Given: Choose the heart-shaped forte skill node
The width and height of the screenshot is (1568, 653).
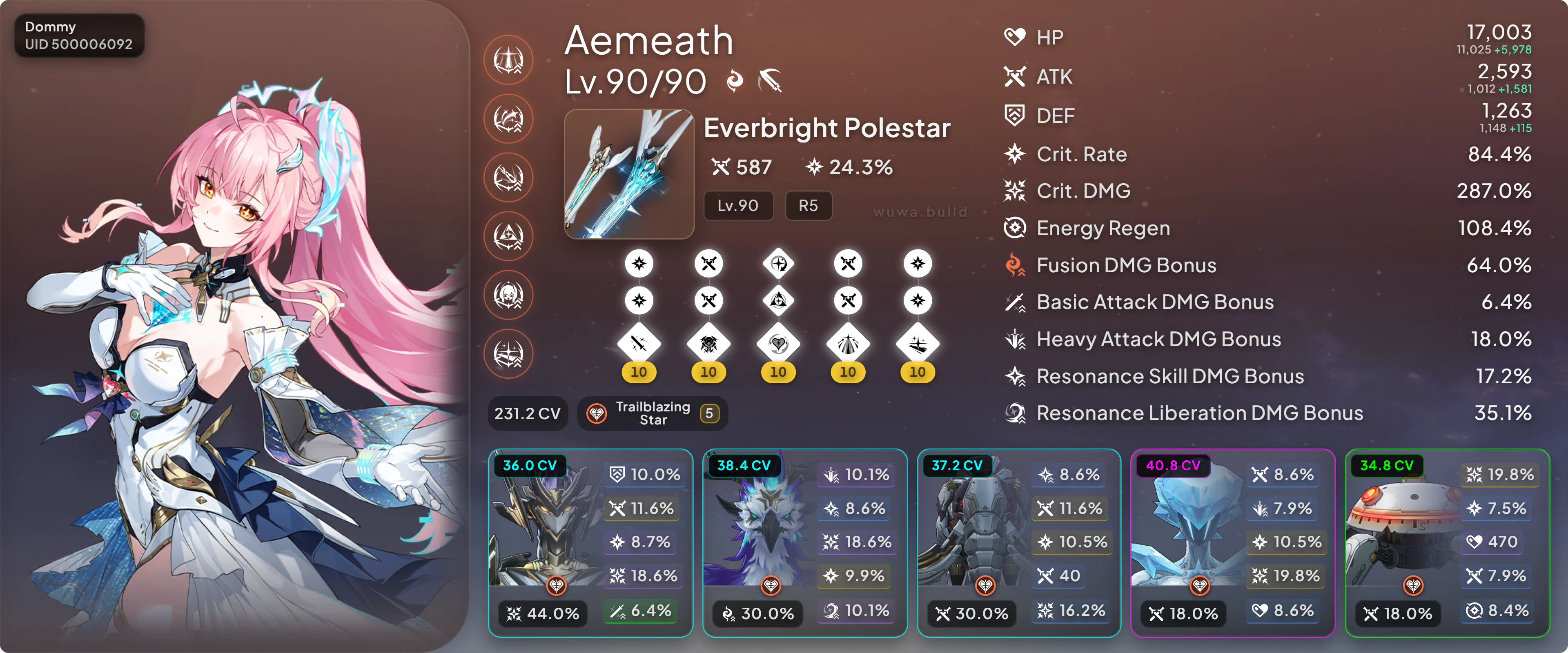Looking at the screenshot, I should (778, 344).
